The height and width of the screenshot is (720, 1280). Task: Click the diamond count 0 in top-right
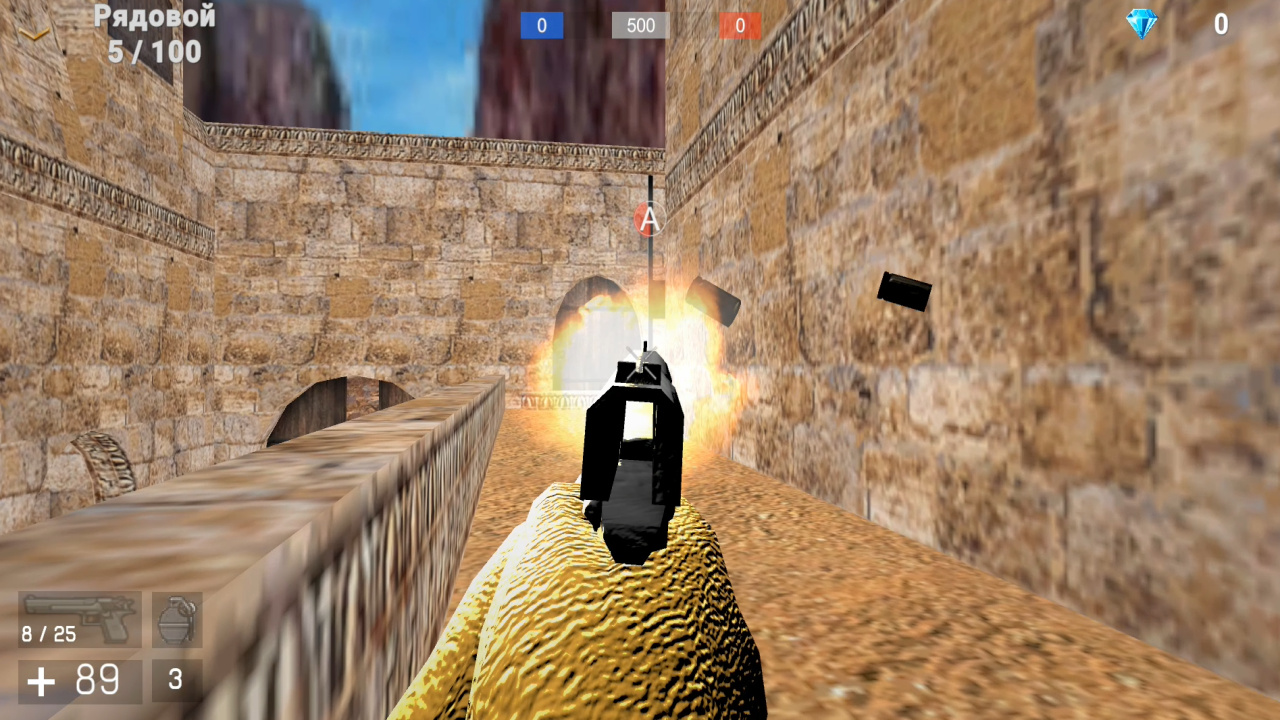1220,25
